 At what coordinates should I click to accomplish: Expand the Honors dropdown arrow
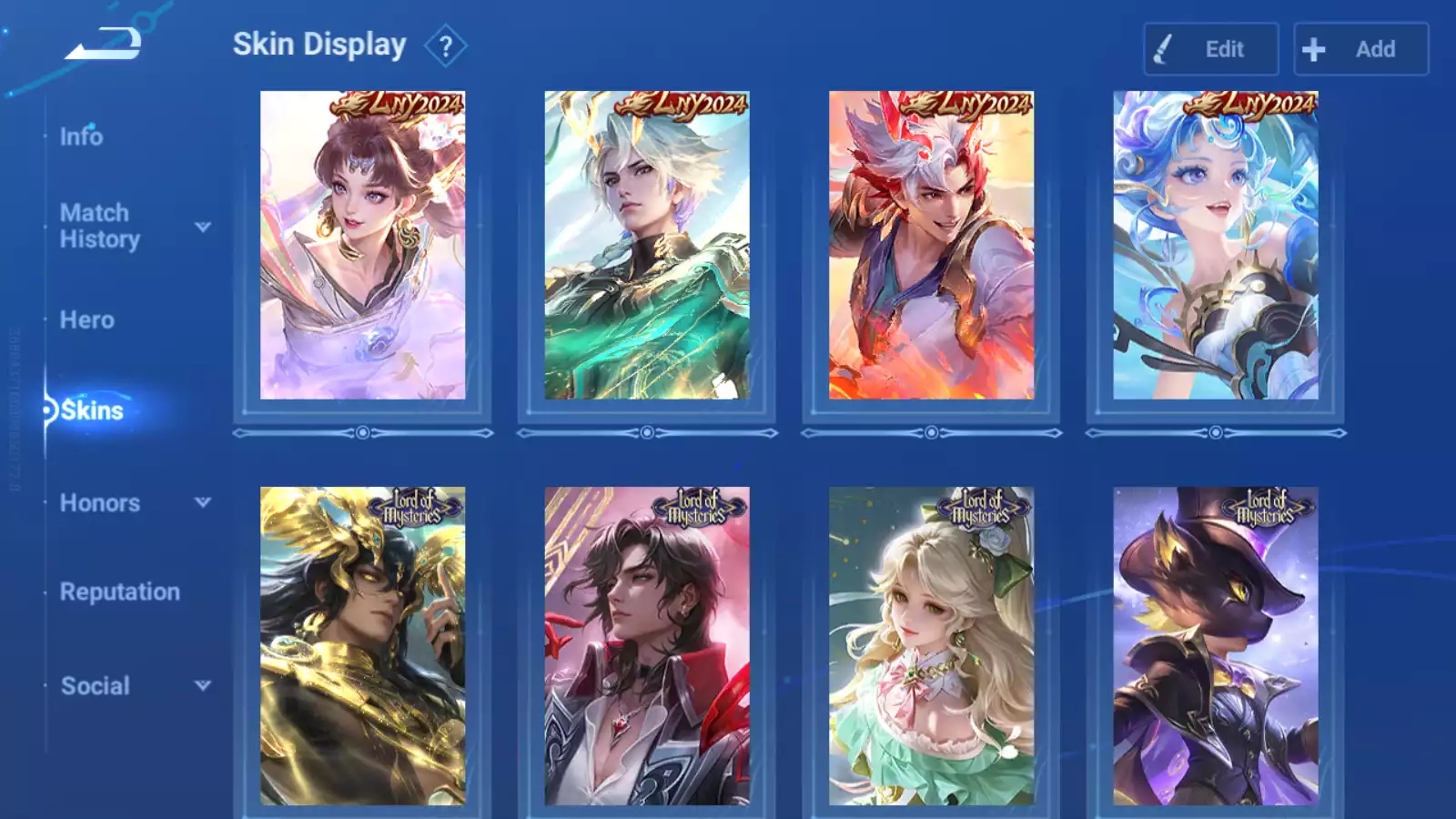(203, 502)
